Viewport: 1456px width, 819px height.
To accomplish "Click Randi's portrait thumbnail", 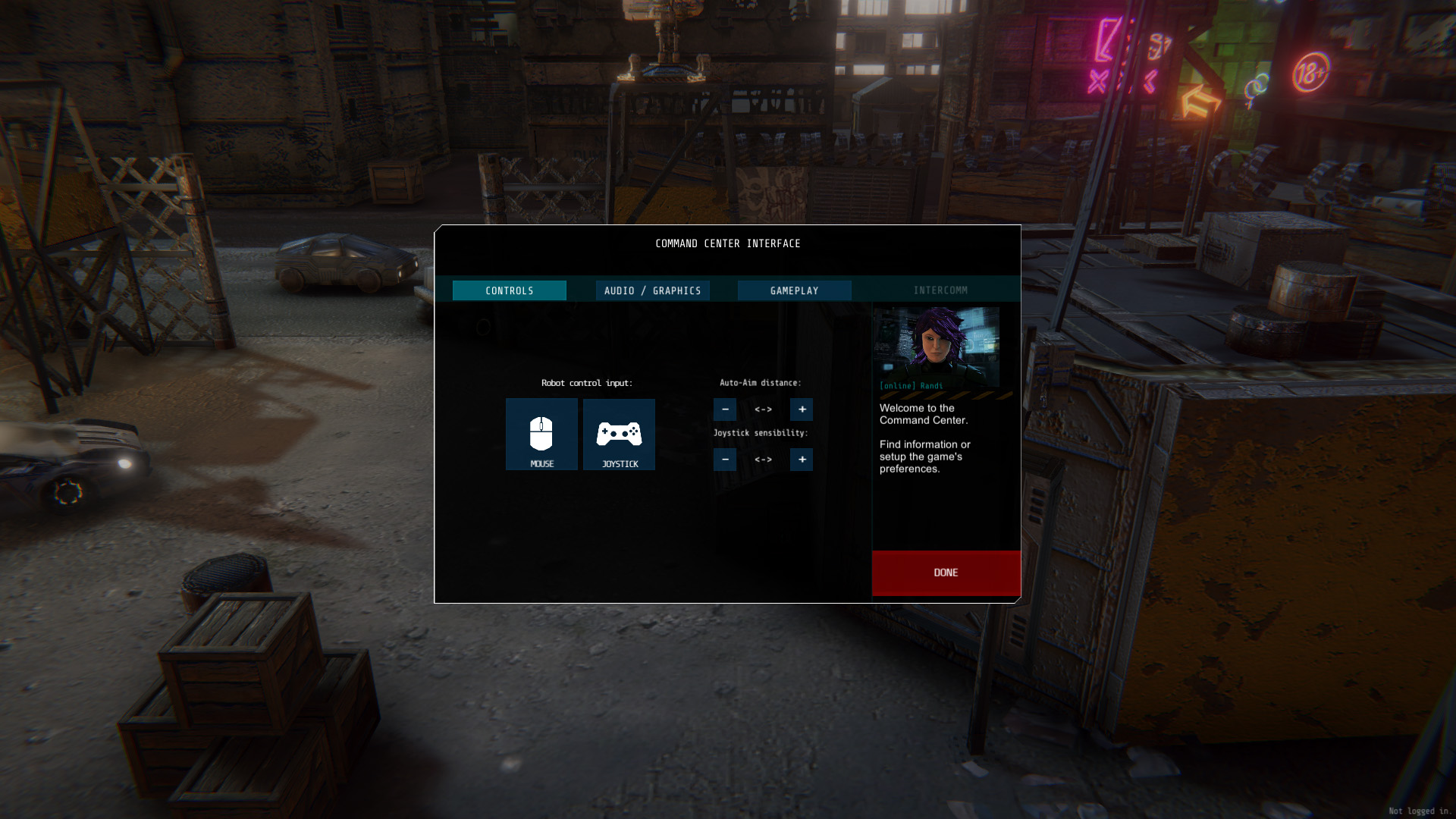I will 936,347.
